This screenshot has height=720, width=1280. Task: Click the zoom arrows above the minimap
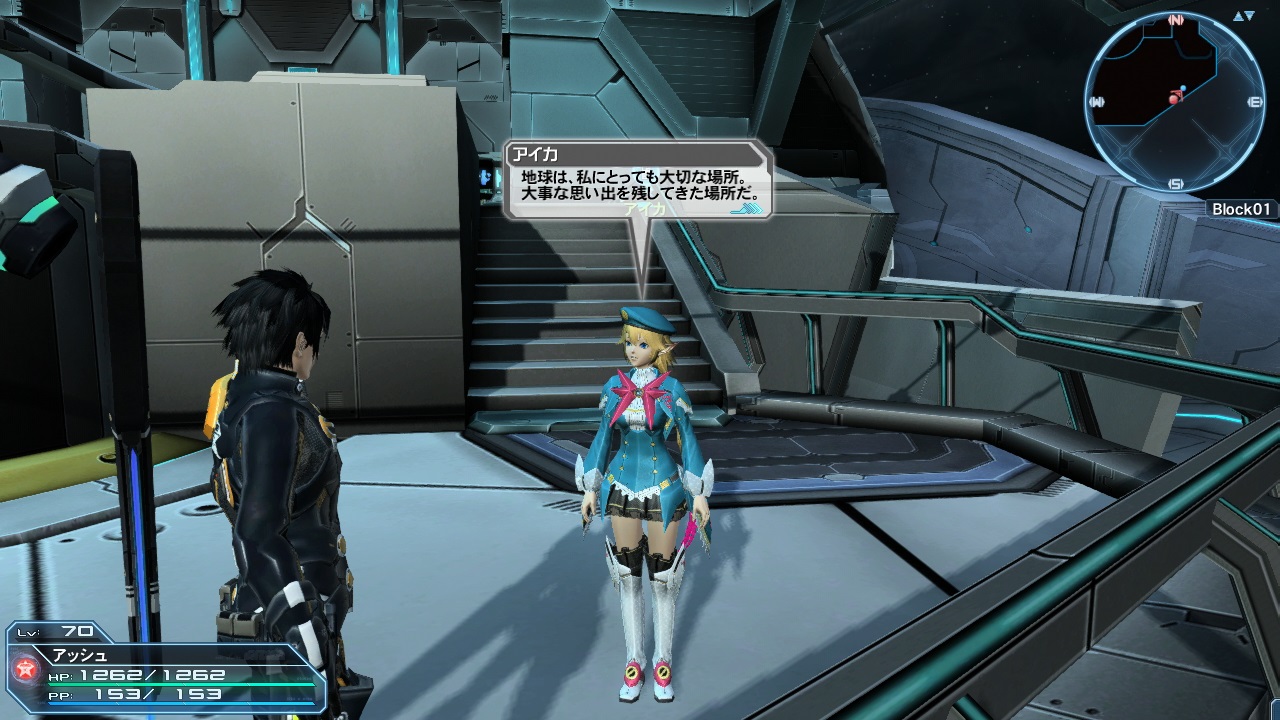click(1245, 17)
